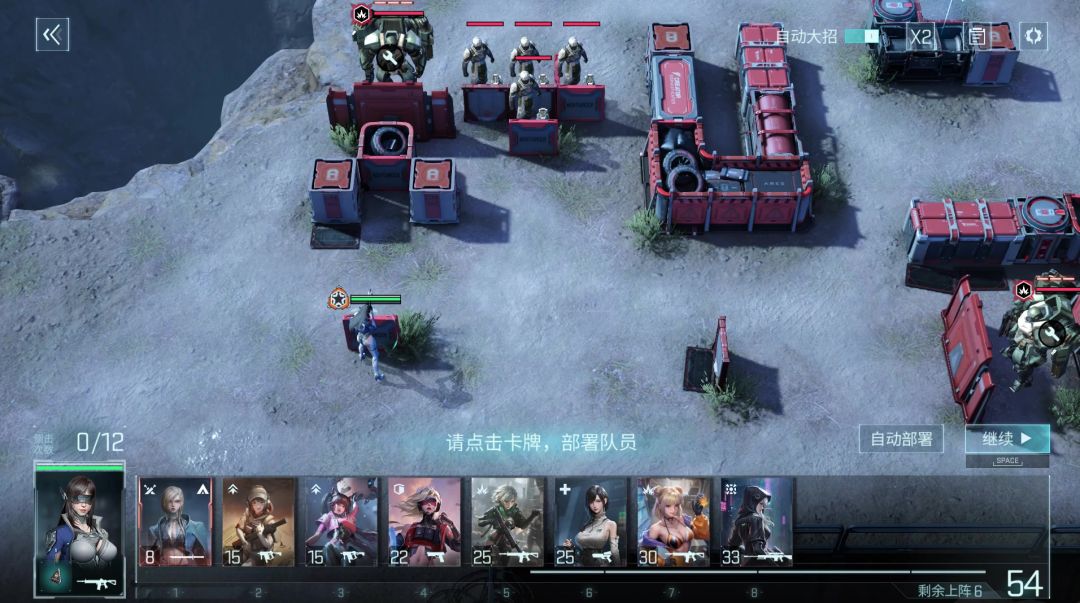This screenshot has width=1080, height=603.
Task: Pick the capped rifle girl card in slot 2
Action: click(x=258, y=522)
